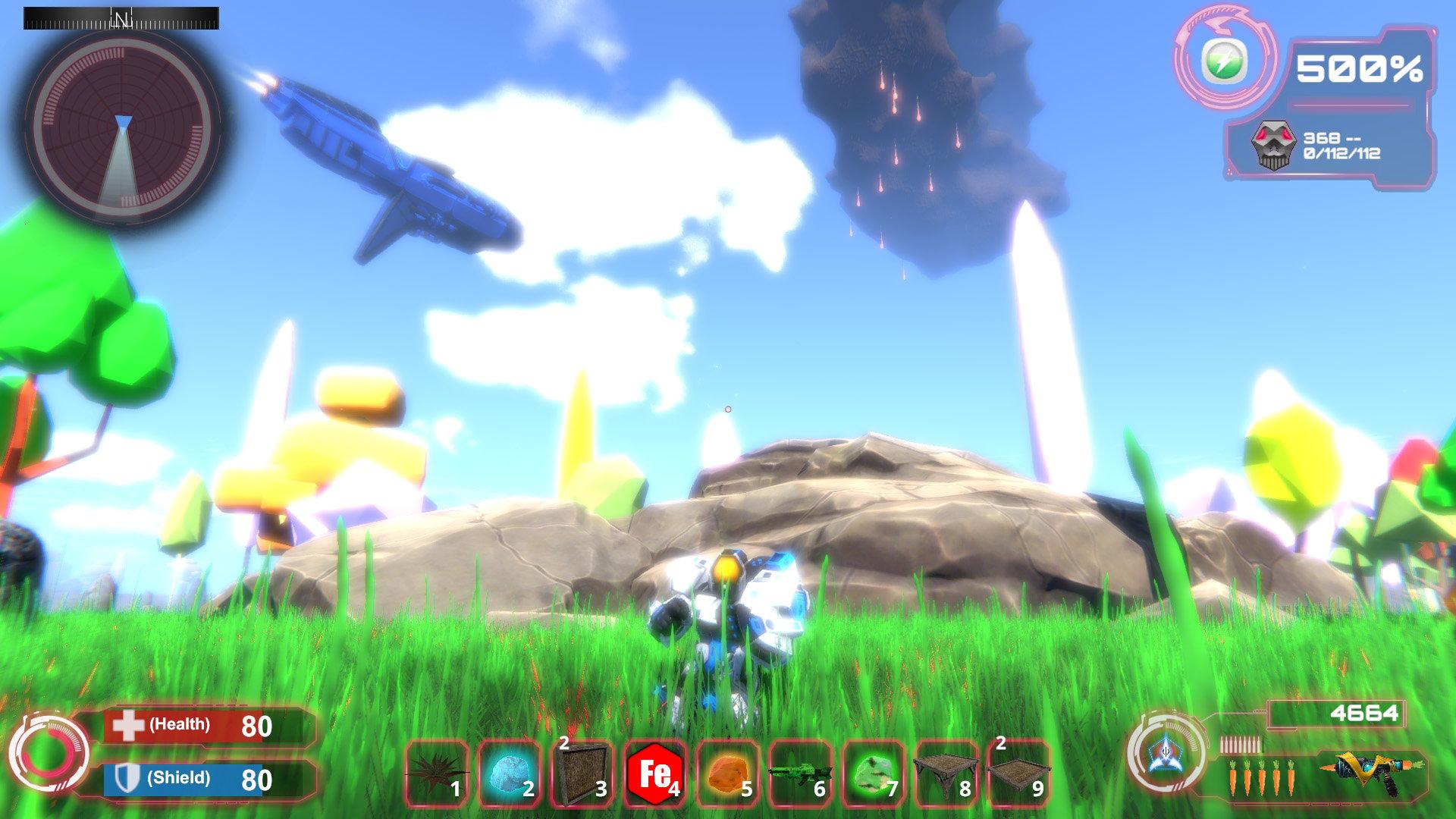Select the dark spiky plant in hotbar slot 1
The image size is (1456, 819).
(436, 773)
